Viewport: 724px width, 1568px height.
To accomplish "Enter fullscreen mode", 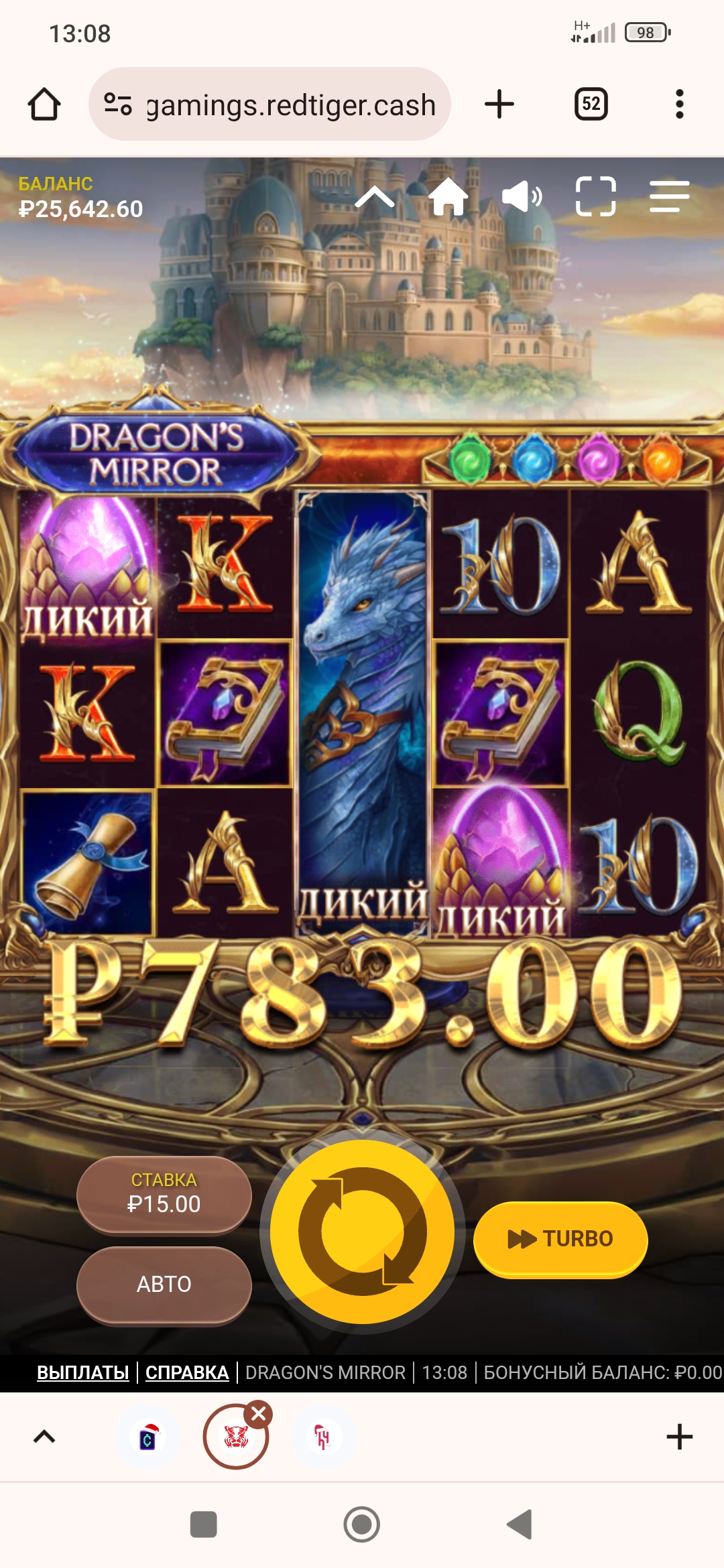I will [595, 197].
